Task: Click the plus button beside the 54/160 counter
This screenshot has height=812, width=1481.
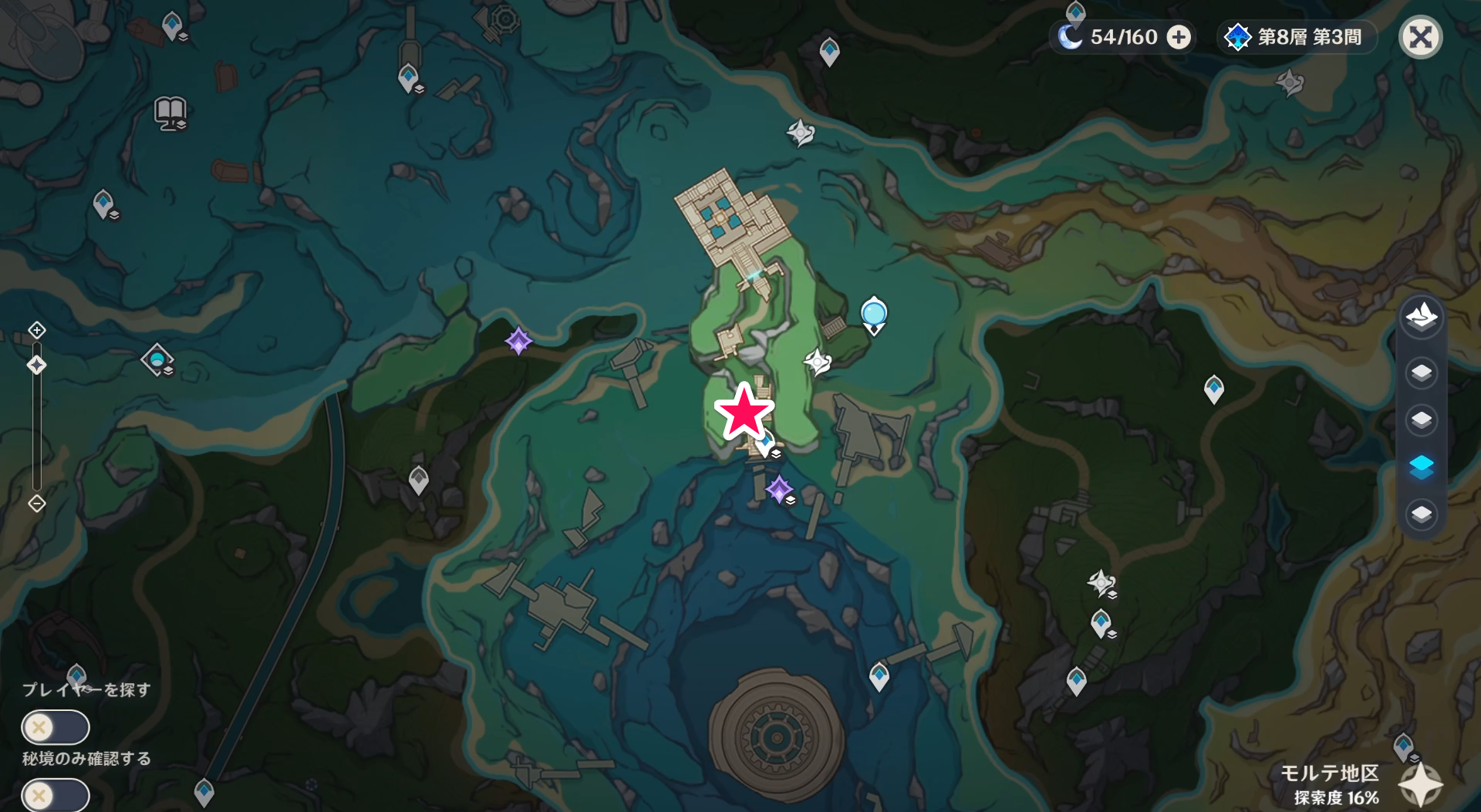Action: [x=1178, y=36]
